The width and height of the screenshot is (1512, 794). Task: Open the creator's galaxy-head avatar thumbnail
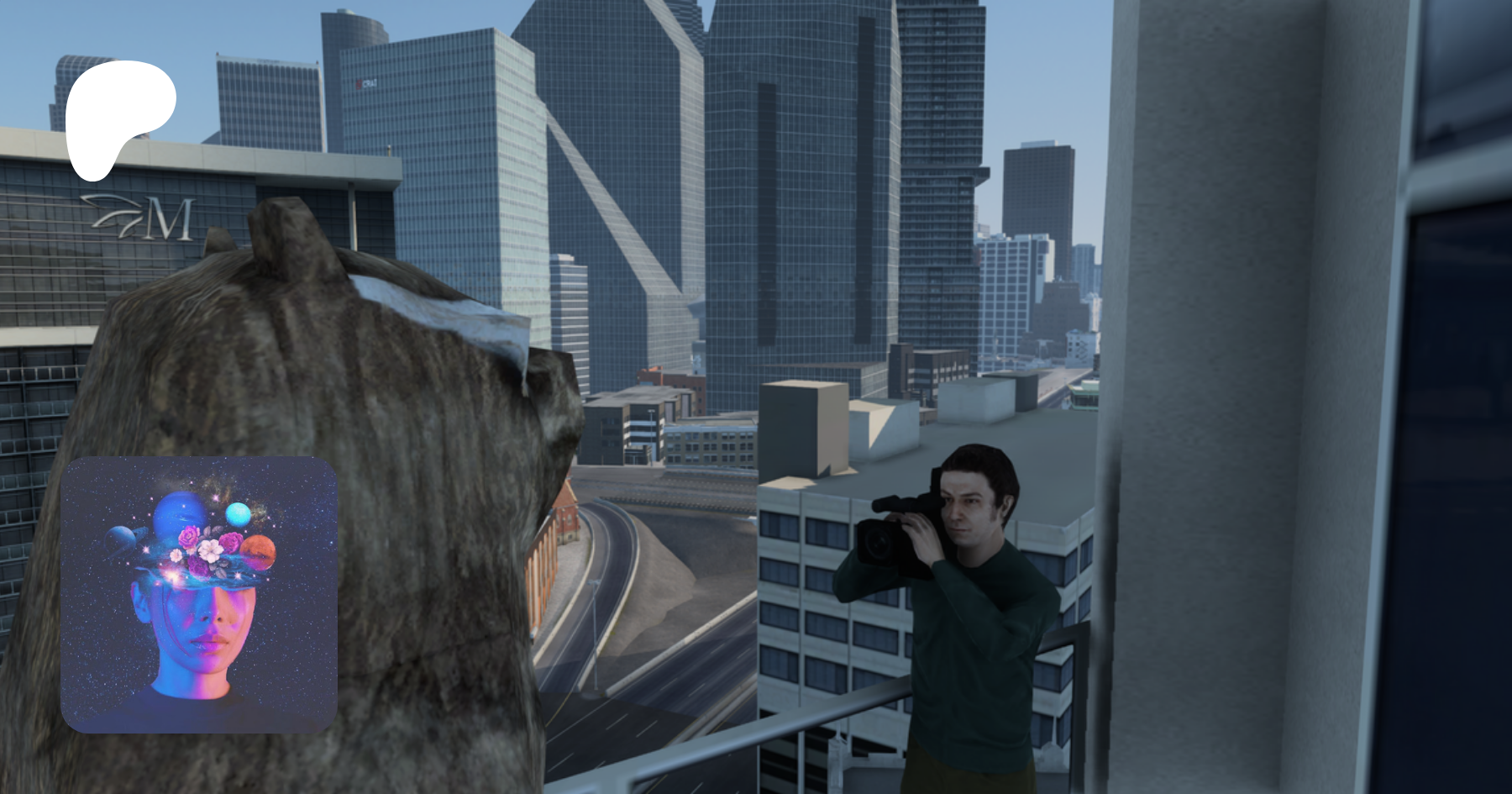pos(199,595)
